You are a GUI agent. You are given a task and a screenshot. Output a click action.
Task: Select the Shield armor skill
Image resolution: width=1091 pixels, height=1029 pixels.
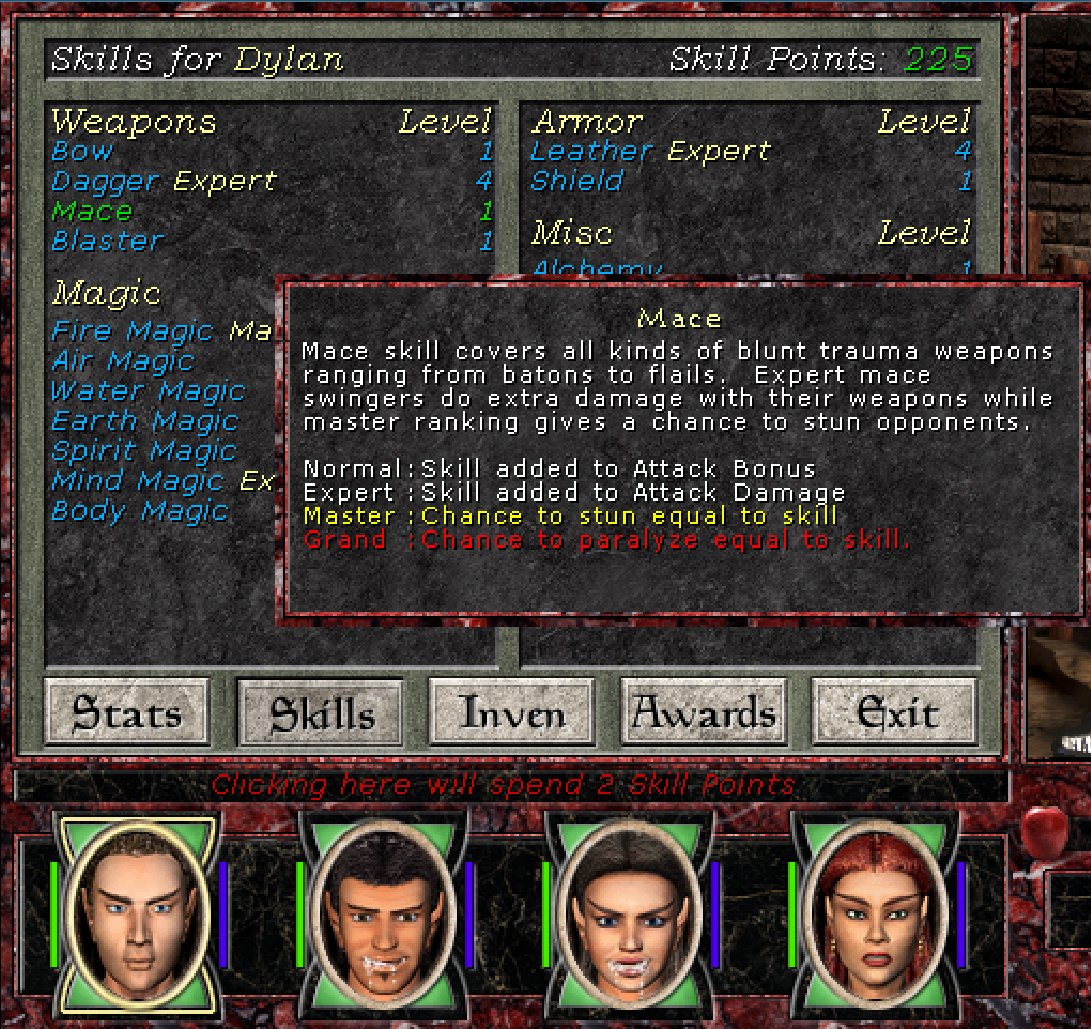[x=577, y=182]
